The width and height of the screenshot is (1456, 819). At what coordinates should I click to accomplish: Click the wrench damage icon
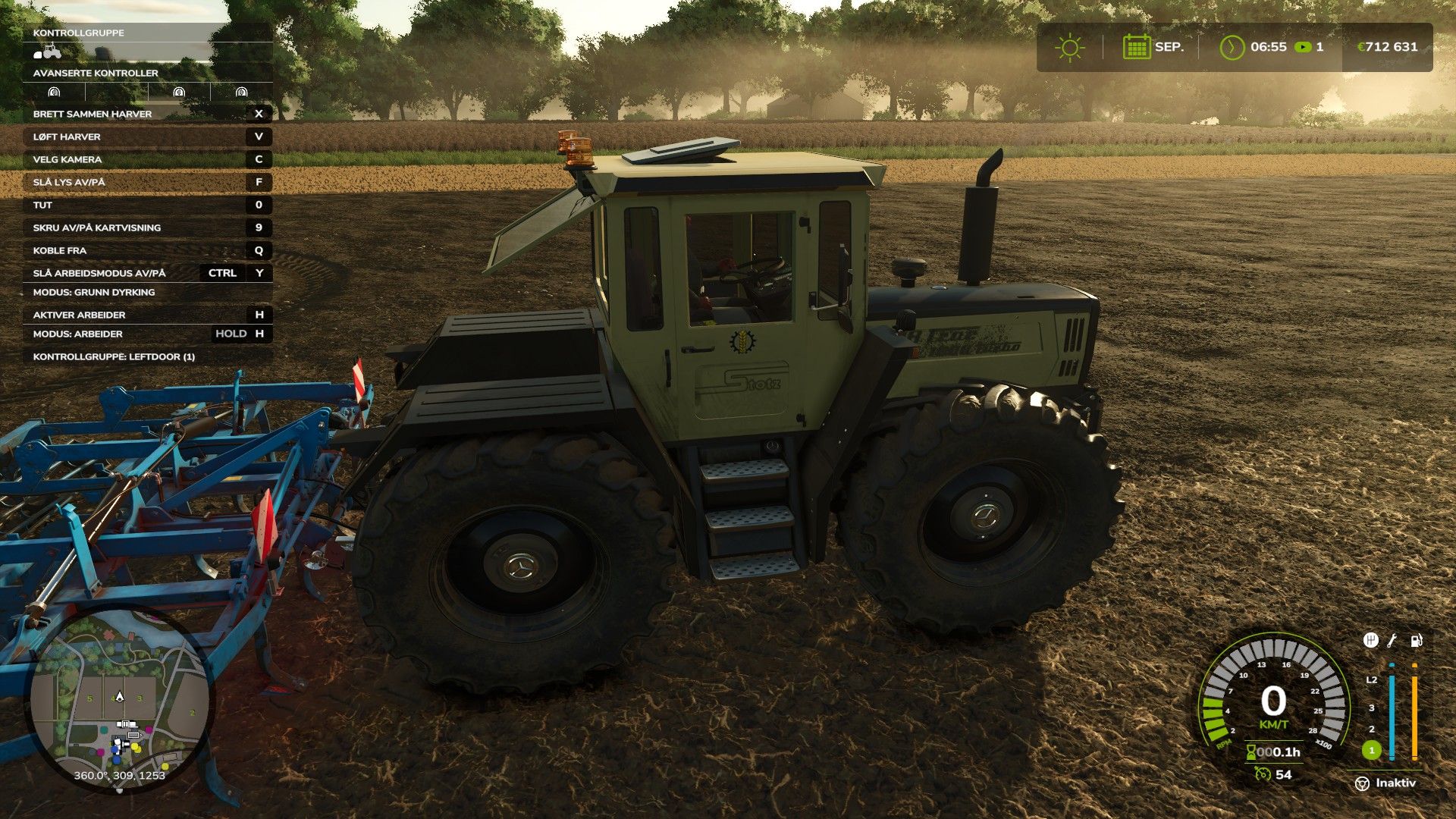click(x=1392, y=640)
